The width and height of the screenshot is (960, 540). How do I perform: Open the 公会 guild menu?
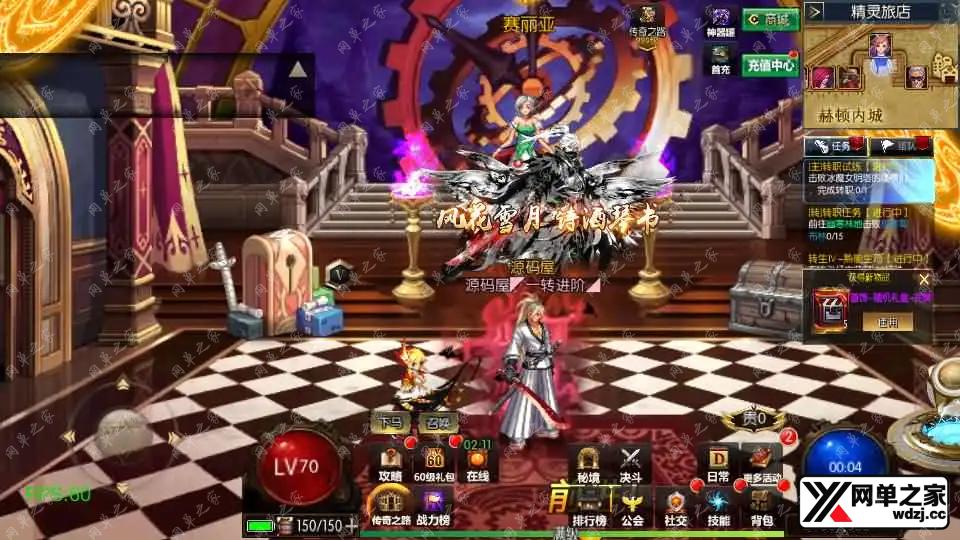pyautogui.click(x=631, y=507)
